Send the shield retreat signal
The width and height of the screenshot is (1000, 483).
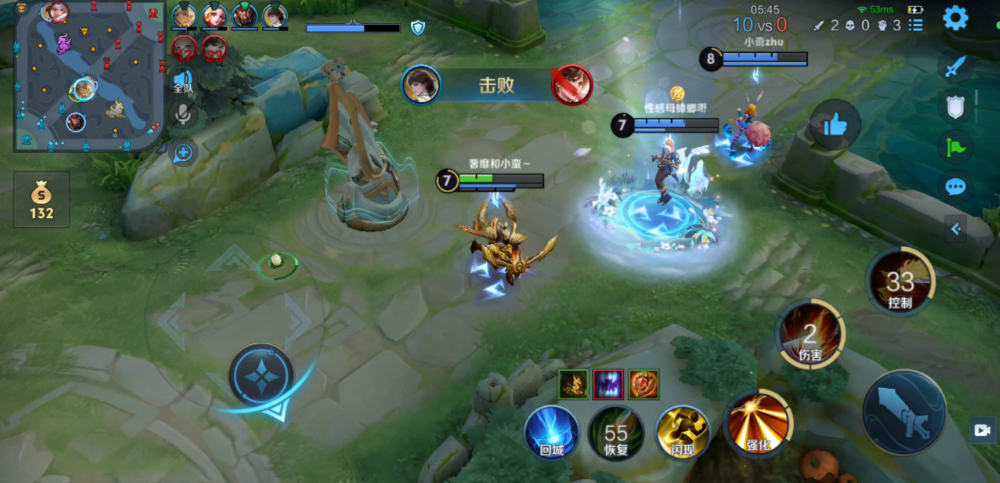(x=955, y=106)
